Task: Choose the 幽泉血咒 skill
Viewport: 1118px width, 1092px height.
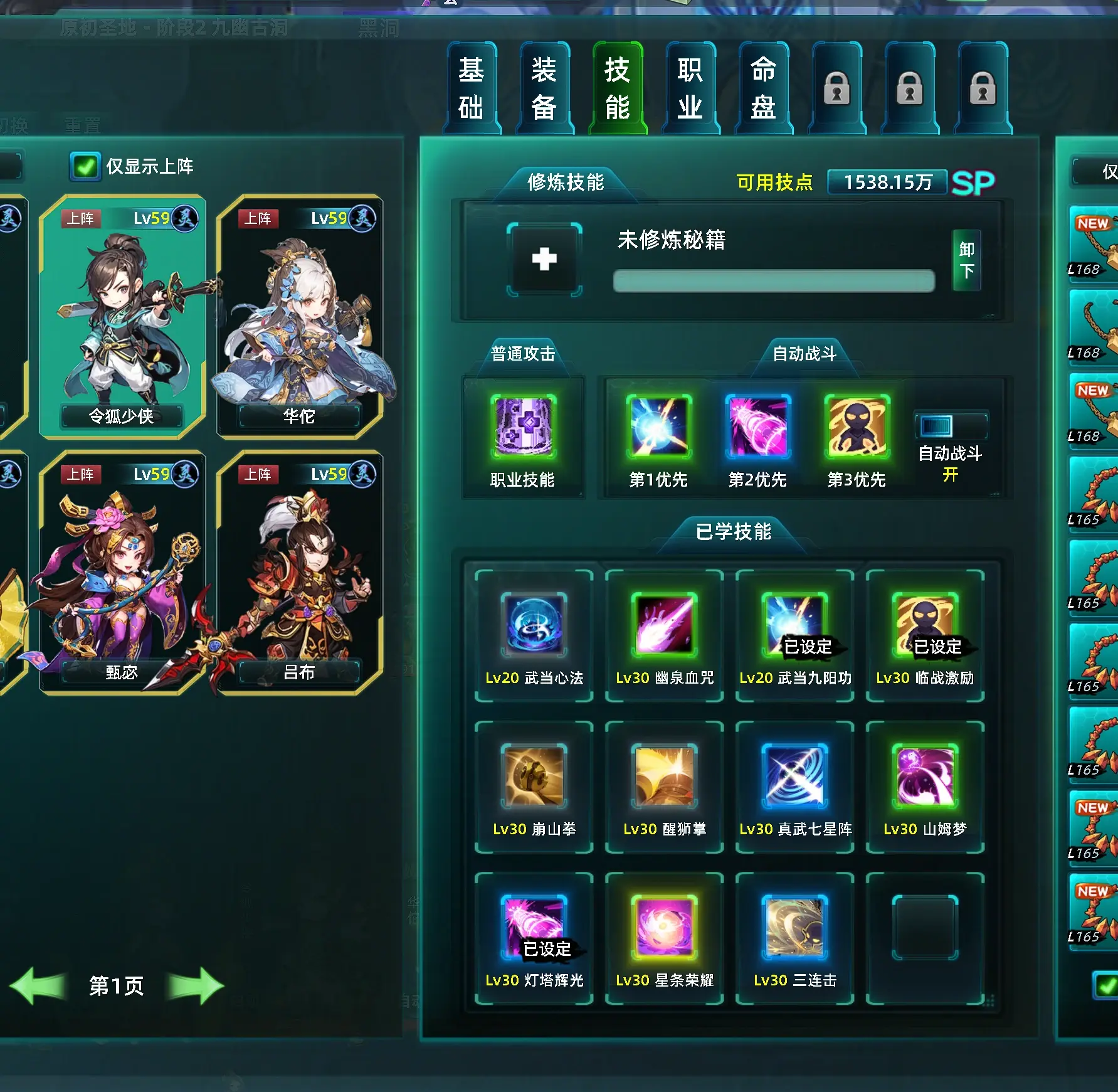Action: click(x=665, y=624)
